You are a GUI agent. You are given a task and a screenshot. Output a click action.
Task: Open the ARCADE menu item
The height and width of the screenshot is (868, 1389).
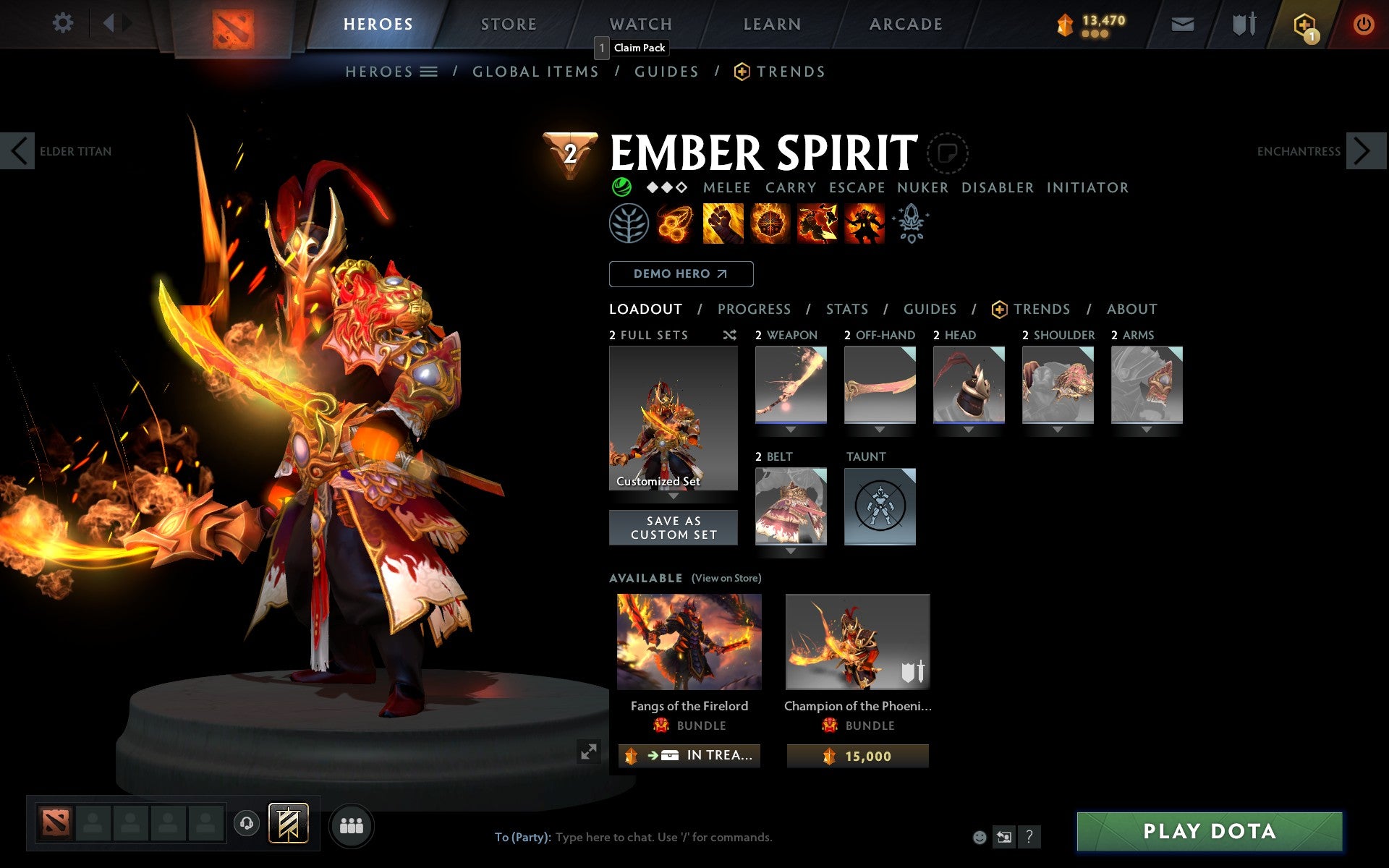[904, 23]
